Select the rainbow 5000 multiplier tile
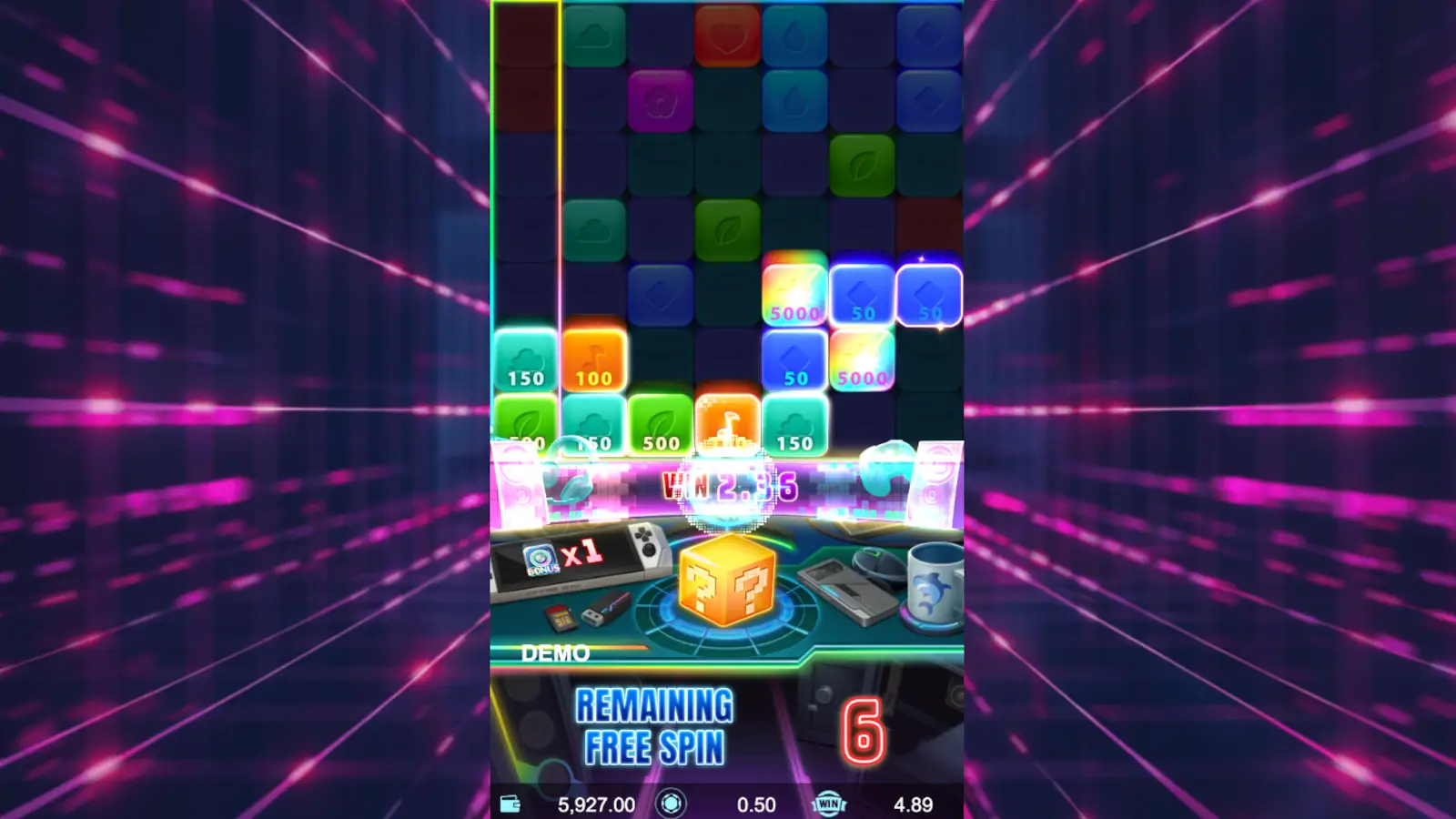 794,291
